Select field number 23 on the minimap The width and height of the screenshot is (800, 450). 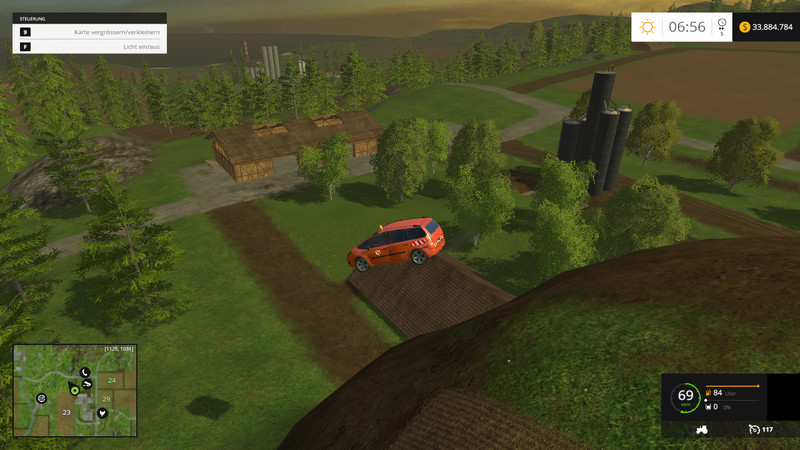(x=67, y=412)
